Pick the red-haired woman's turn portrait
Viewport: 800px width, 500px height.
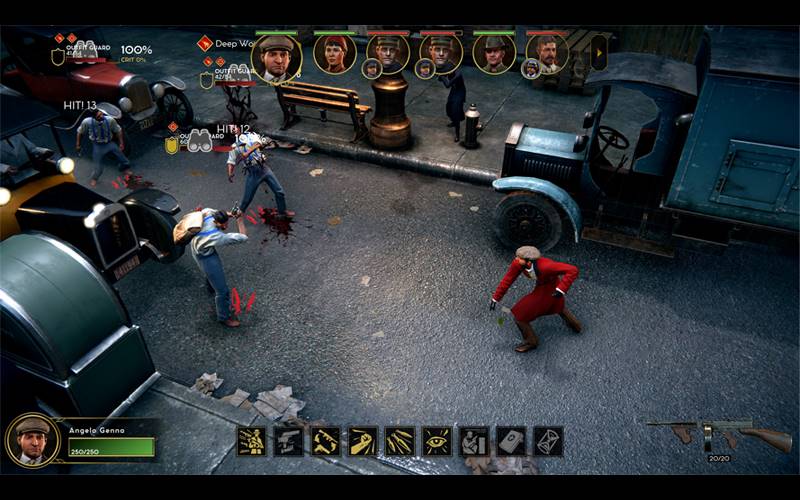point(334,53)
